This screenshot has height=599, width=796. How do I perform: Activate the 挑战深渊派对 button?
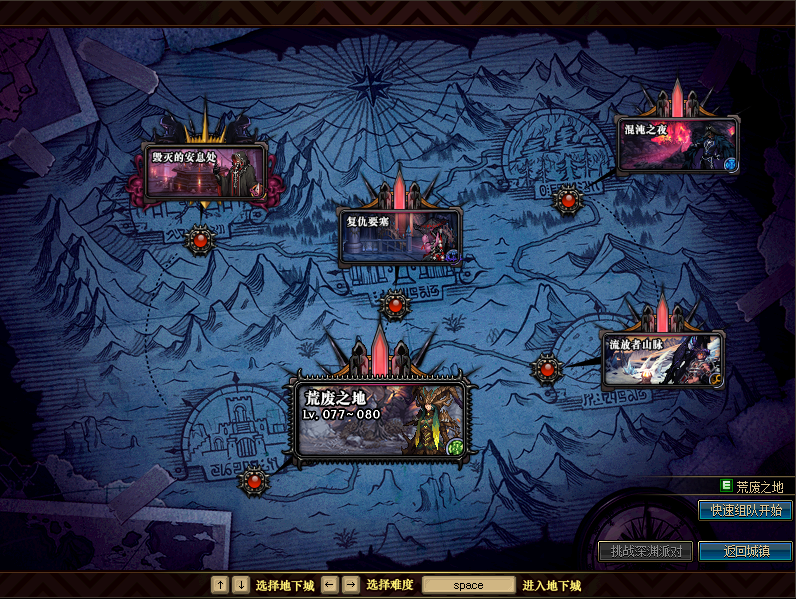point(646,551)
